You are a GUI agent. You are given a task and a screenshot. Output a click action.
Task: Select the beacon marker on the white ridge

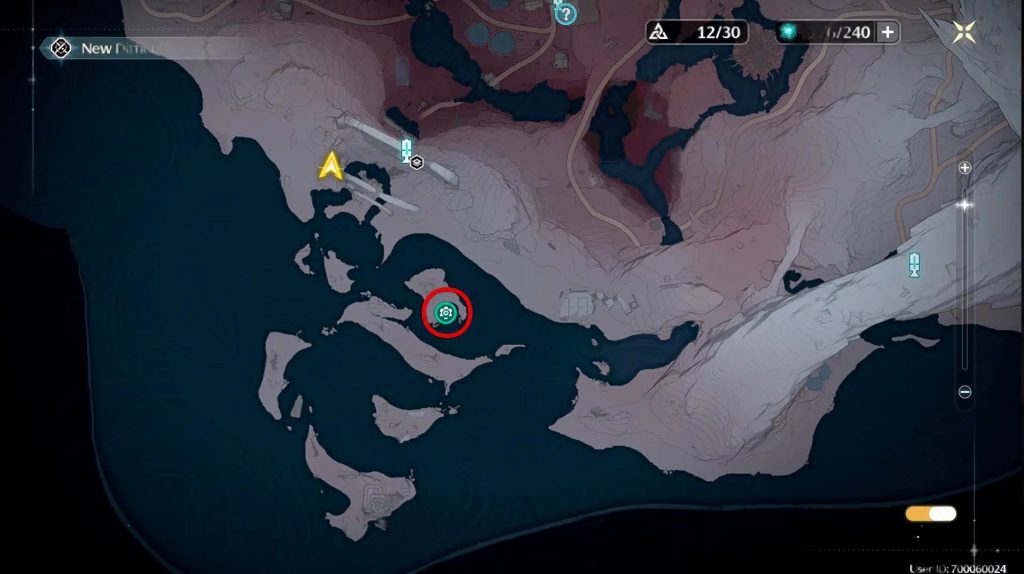[x=914, y=264]
